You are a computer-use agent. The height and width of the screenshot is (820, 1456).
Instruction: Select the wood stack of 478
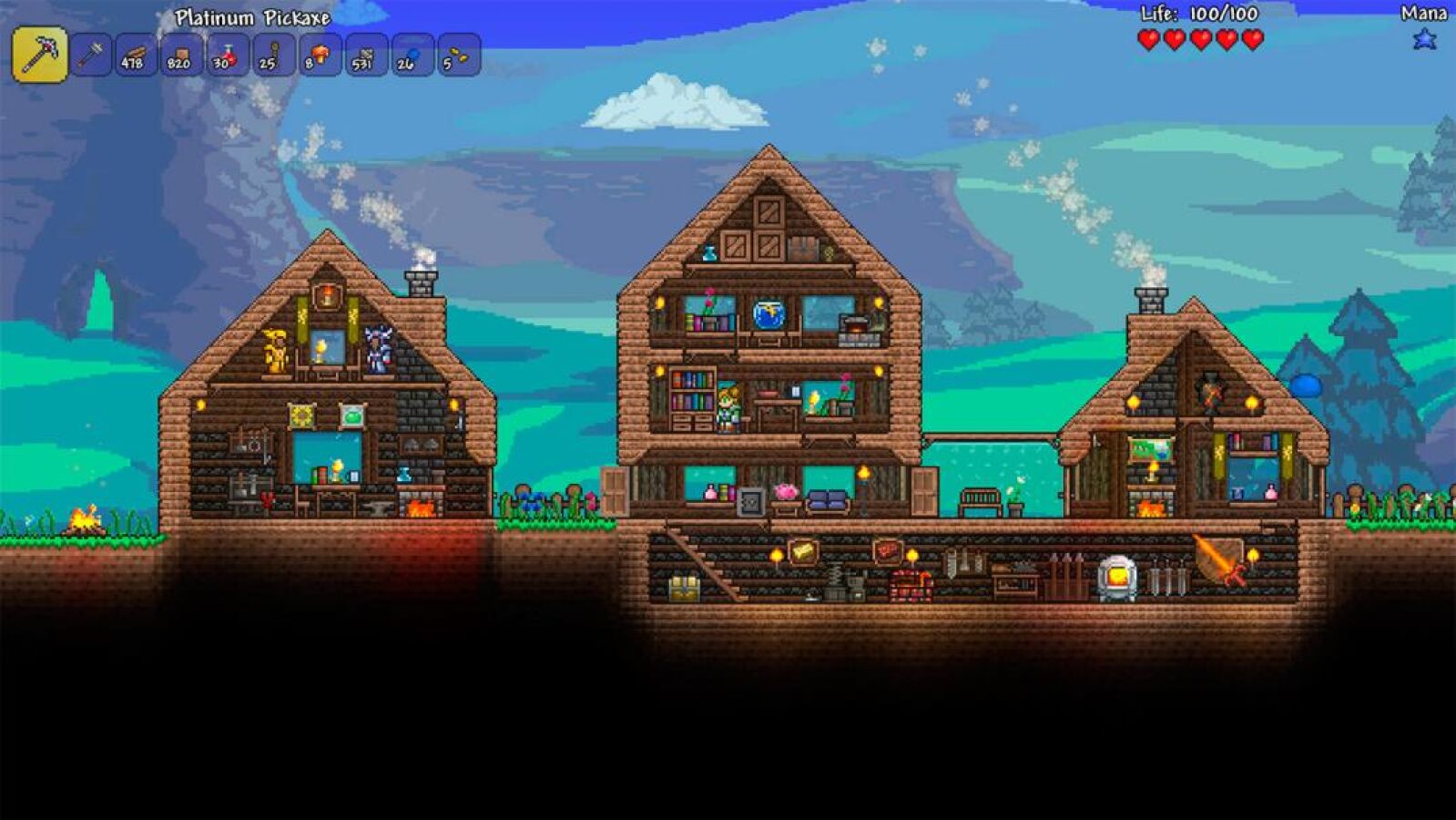coord(137,56)
